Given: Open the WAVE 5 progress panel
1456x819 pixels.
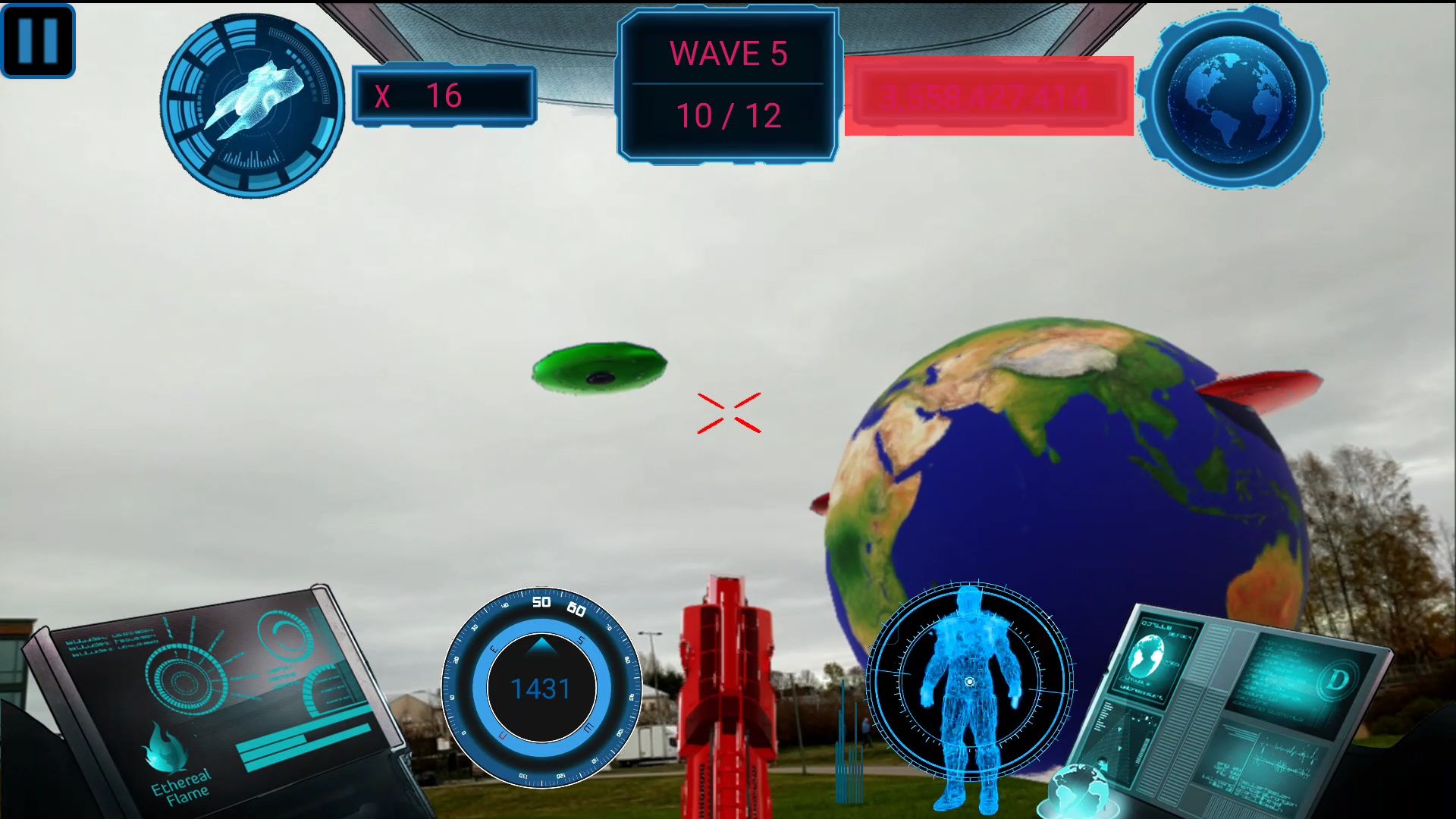Looking at the screenshot, I should click(730, 83).
